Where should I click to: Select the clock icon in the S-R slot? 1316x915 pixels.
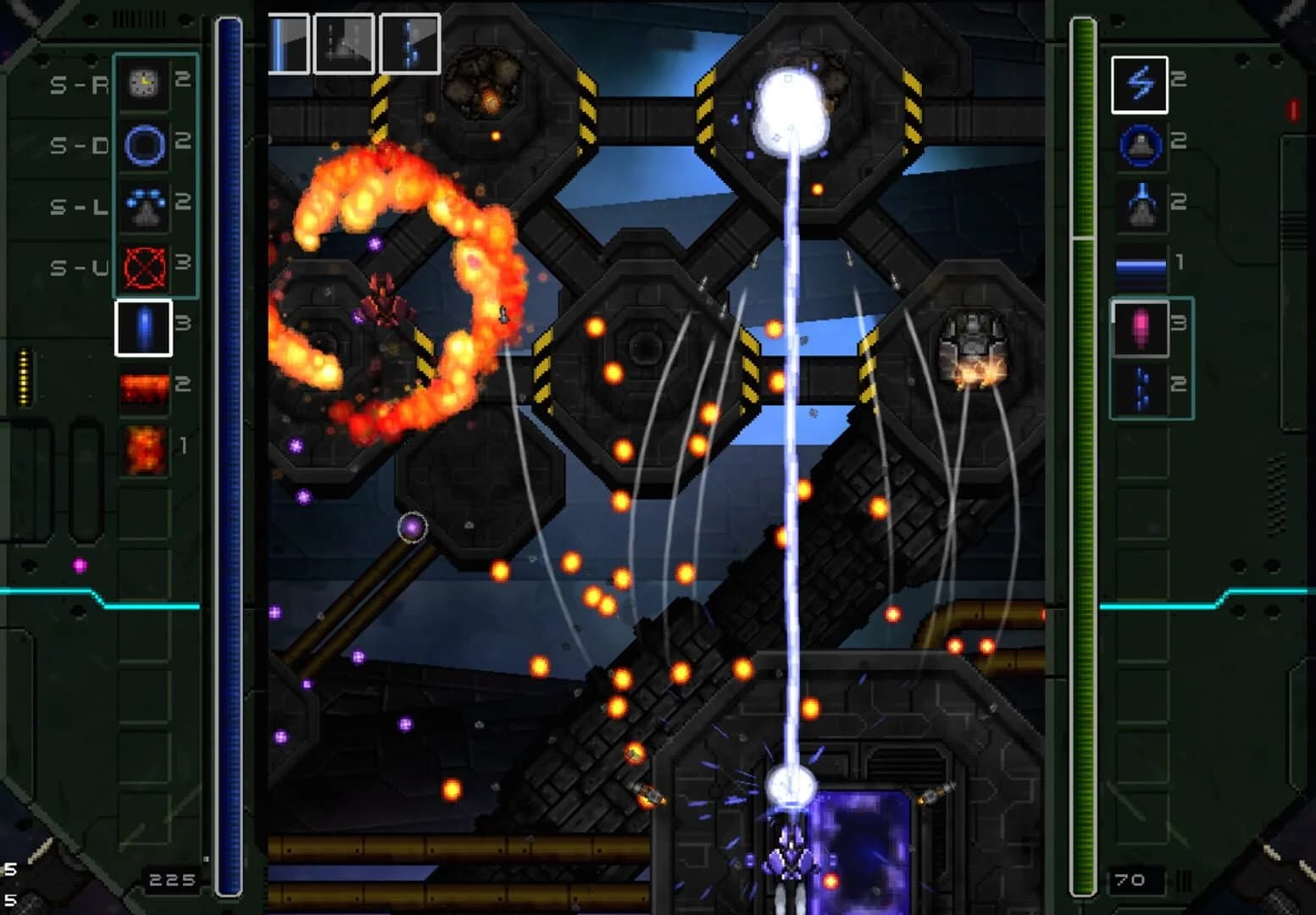tap(142, 83)
